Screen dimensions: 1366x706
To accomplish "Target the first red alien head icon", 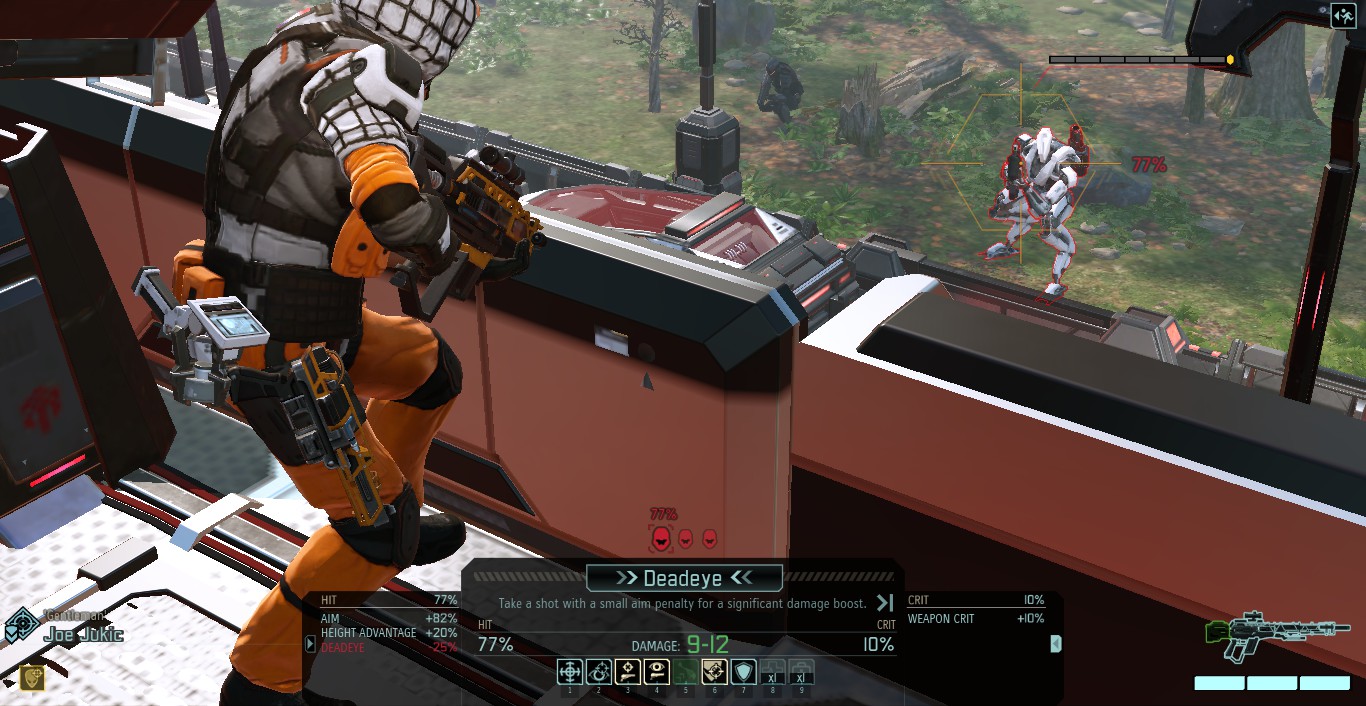I will click(661, 540).
